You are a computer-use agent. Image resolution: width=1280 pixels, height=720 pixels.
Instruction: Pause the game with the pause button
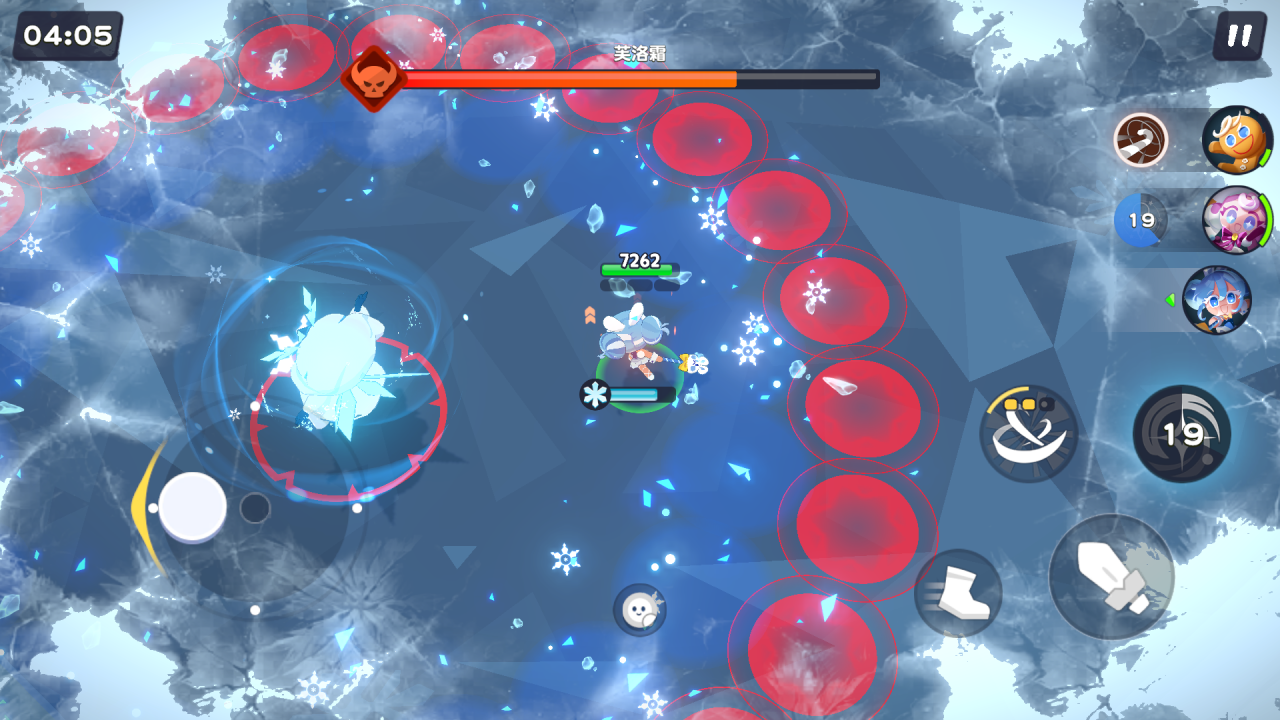point(1239,36)
